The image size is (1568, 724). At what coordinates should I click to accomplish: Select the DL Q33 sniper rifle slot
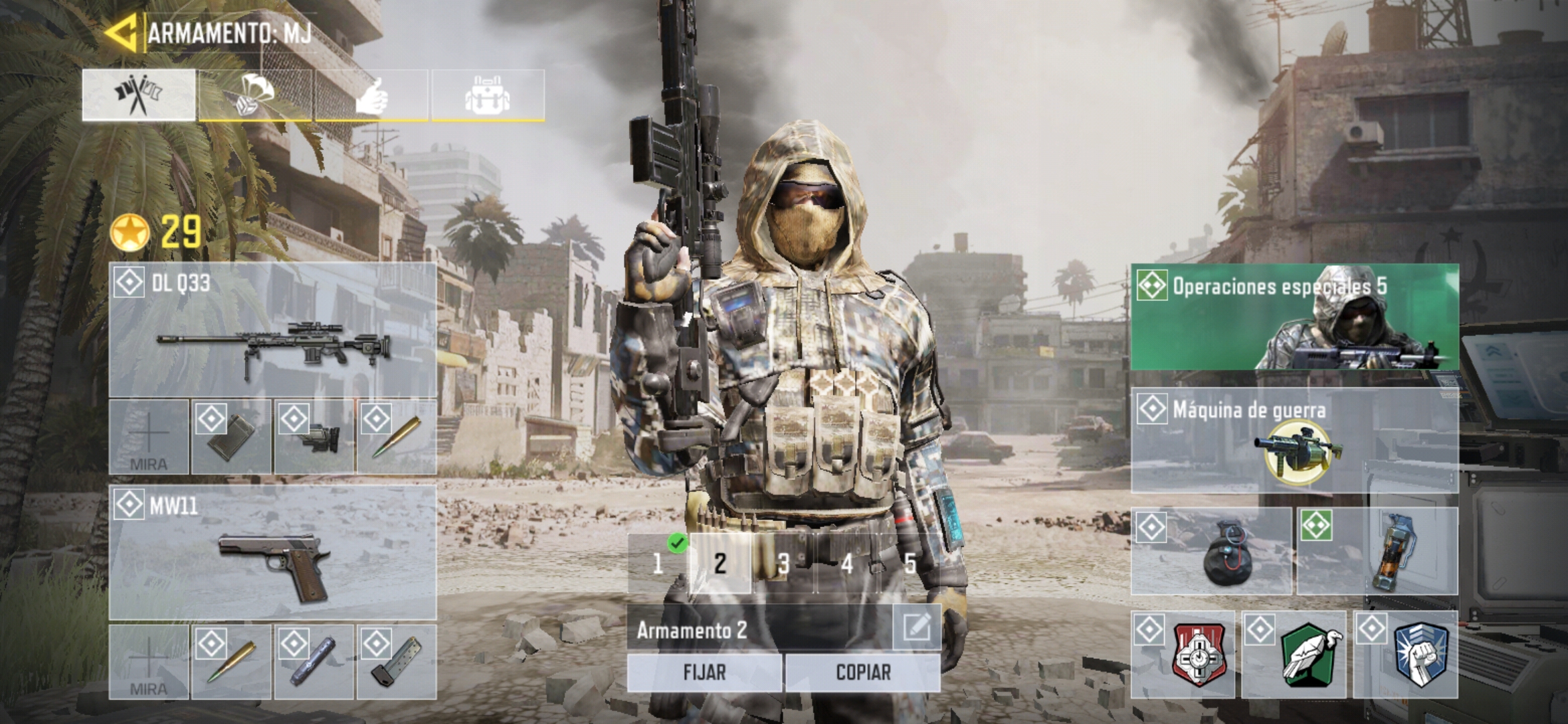pyautogui.click(x=273, y=330)
